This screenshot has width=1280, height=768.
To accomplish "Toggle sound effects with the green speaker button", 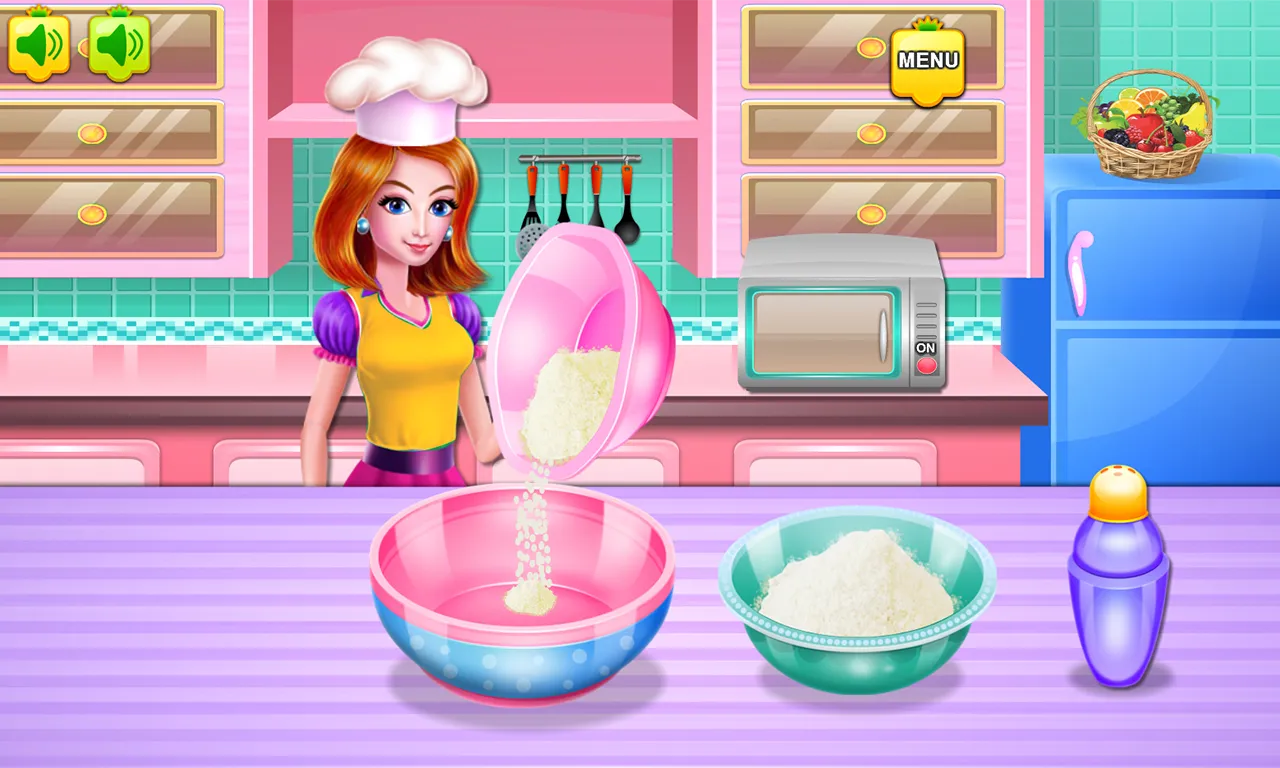I will tap(118, 44).
